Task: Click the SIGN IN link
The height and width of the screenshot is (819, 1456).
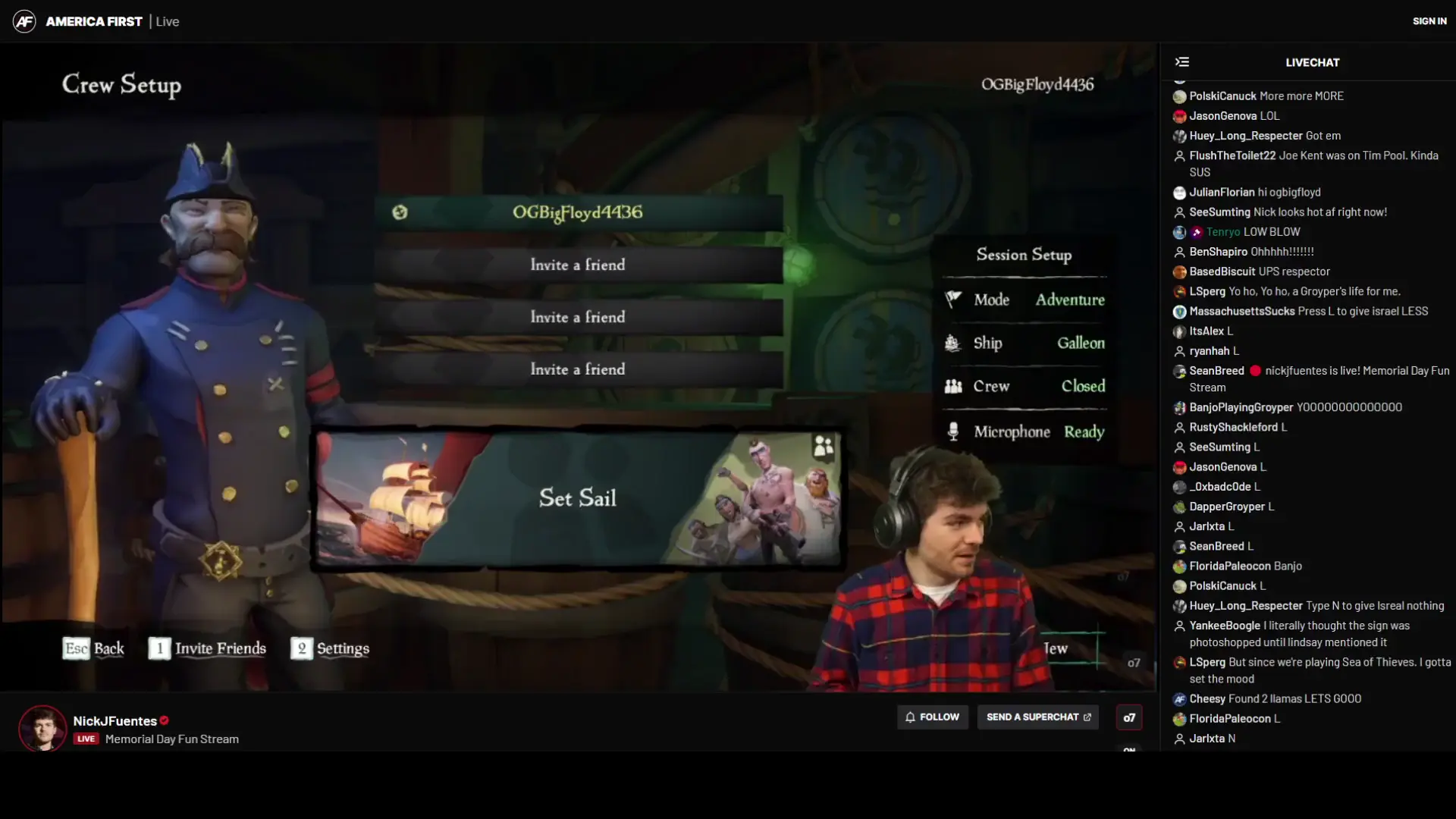Action: click(1429, 20)
